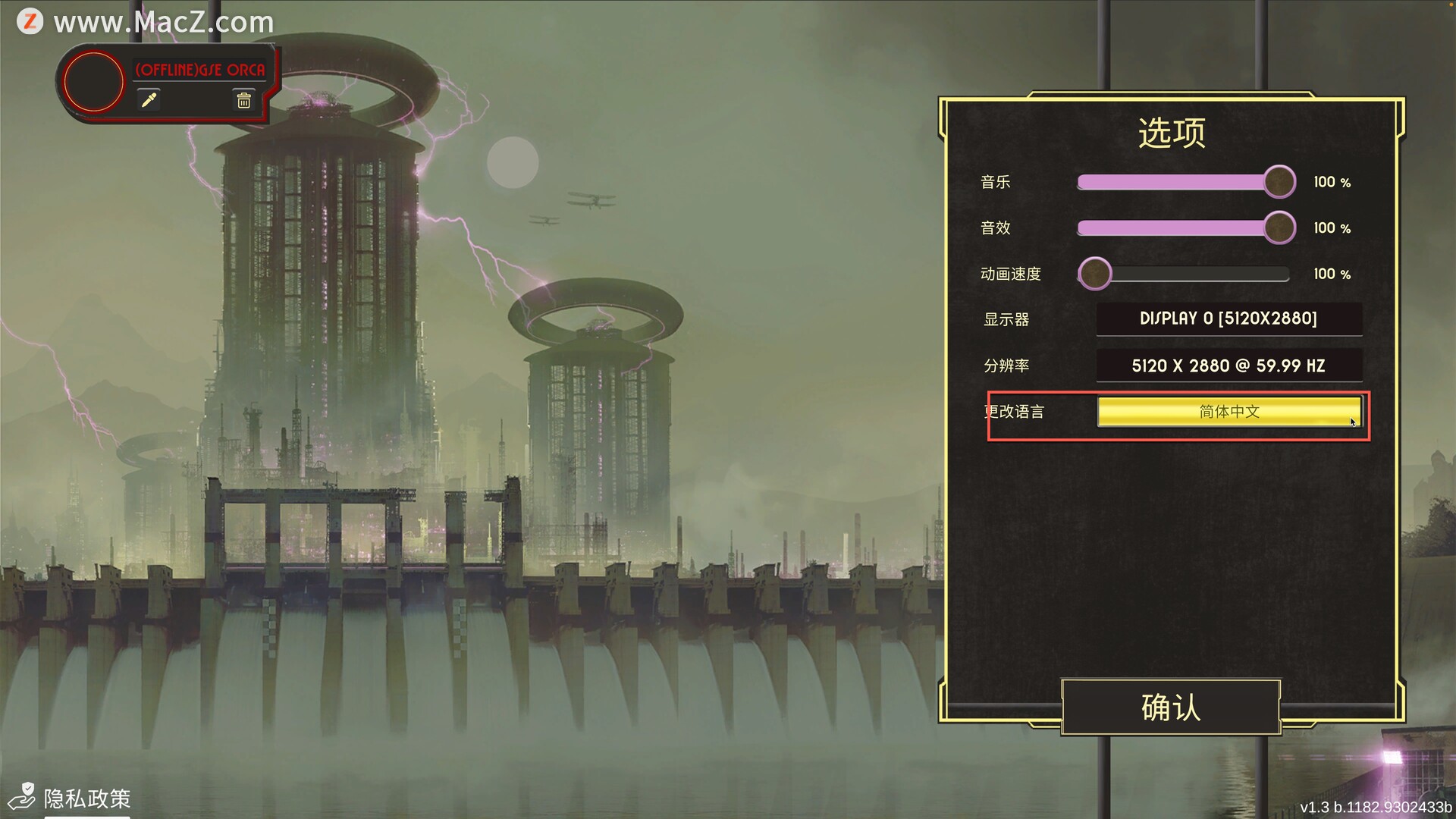The width and height of the screenshot is (1456, 819).
Task: Click the 音乐 music volume slider
Action: click(x=1183, y=182)
